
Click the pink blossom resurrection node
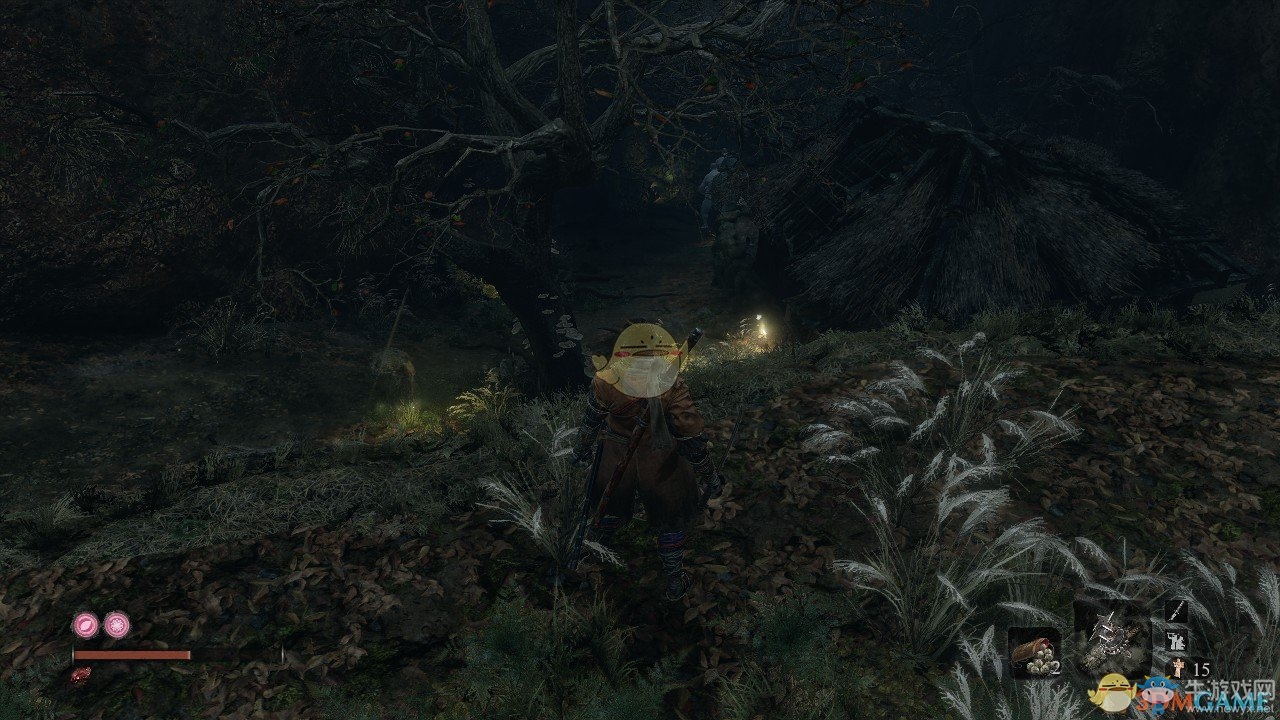116,626
